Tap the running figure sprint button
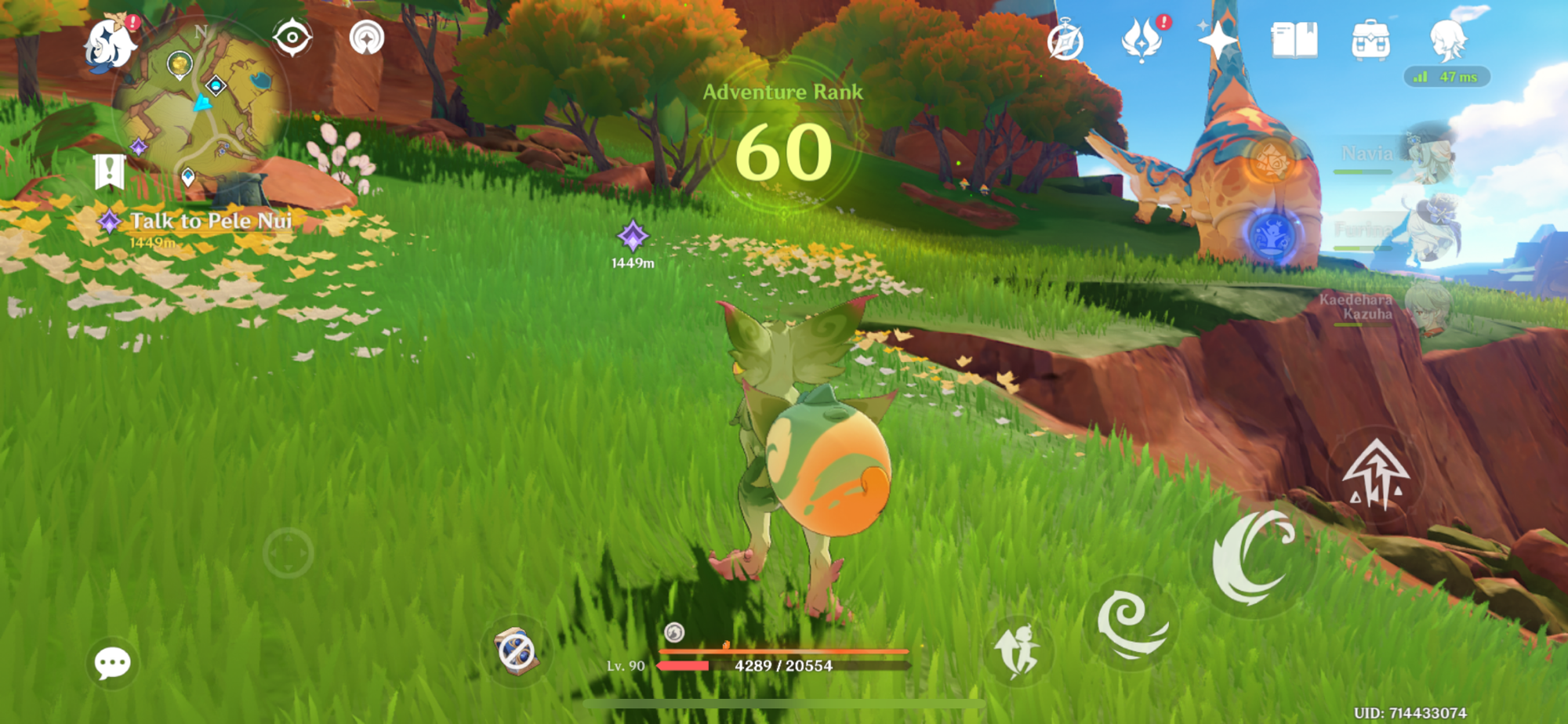Viewport: 1568px width, 724px height. pyautogui.click(x=1017, y=650)
